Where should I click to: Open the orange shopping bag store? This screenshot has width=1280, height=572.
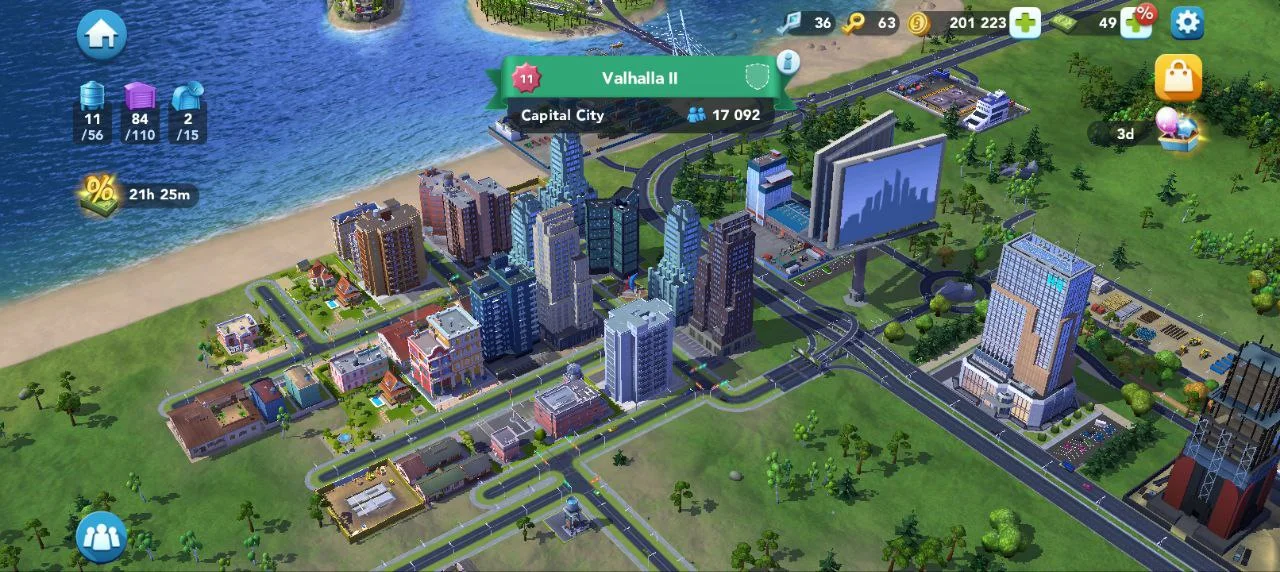[1178, 78]
